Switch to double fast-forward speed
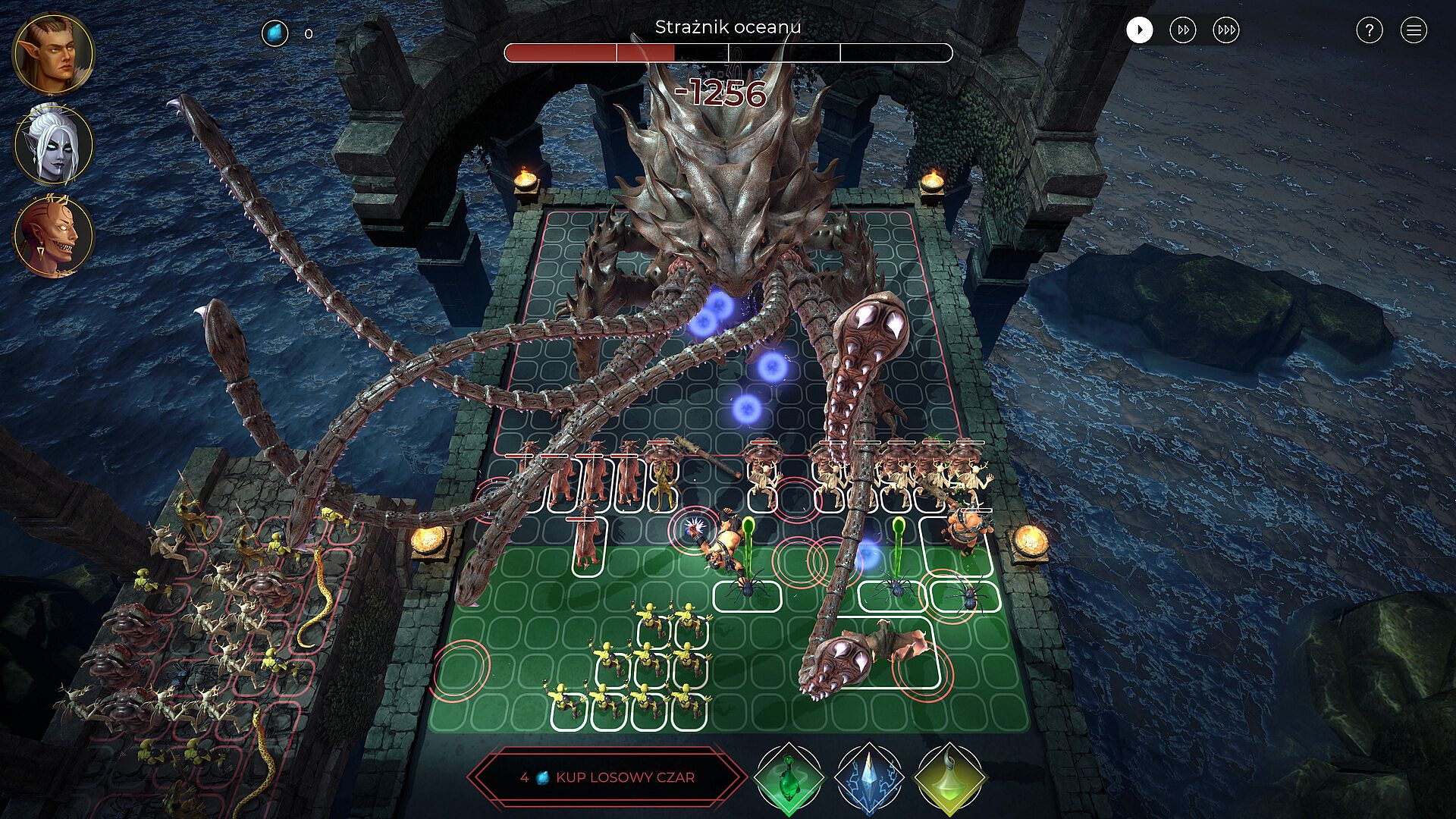 (1183, 30)
